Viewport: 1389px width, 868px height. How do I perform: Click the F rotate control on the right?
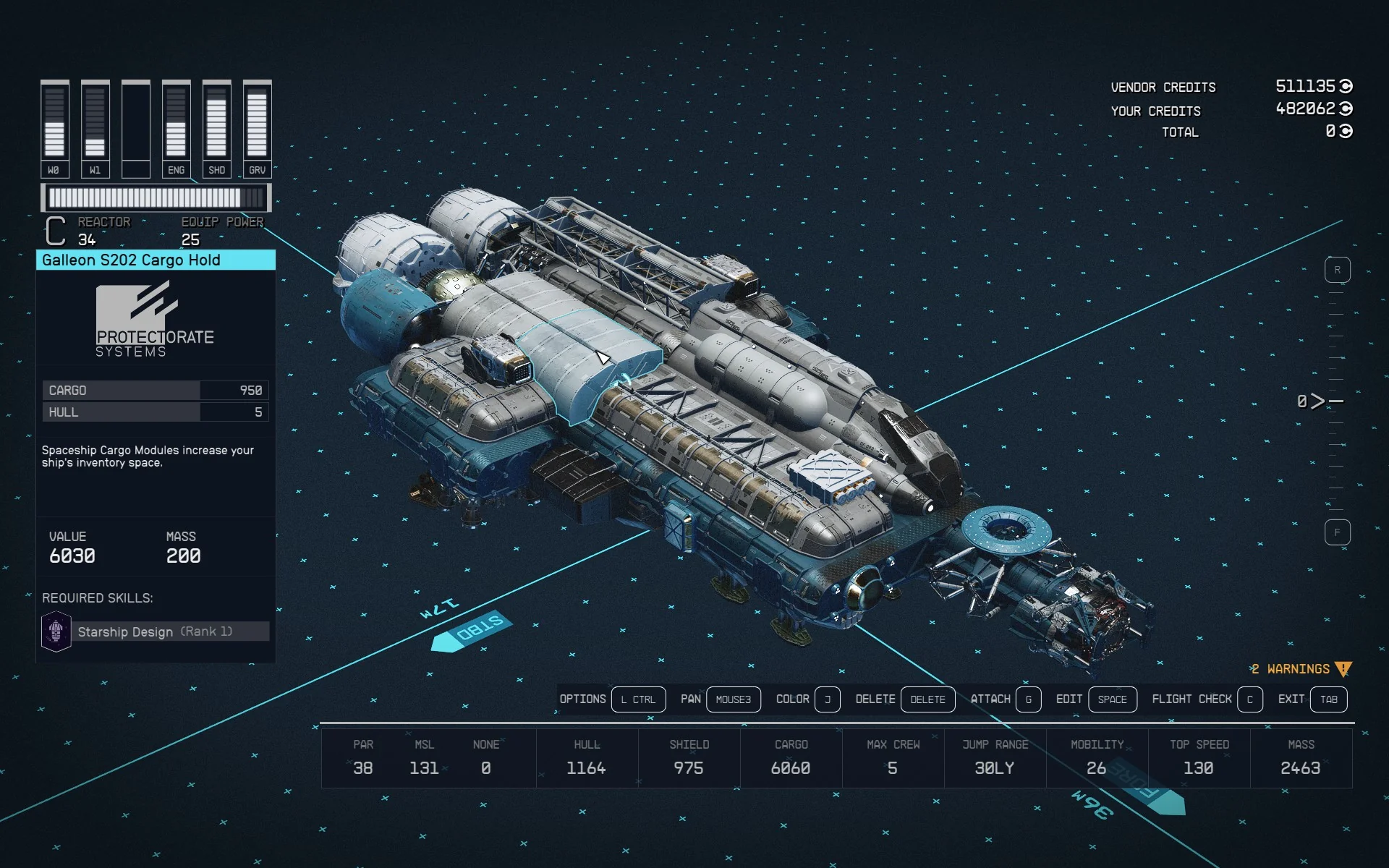pos(1338,532)
